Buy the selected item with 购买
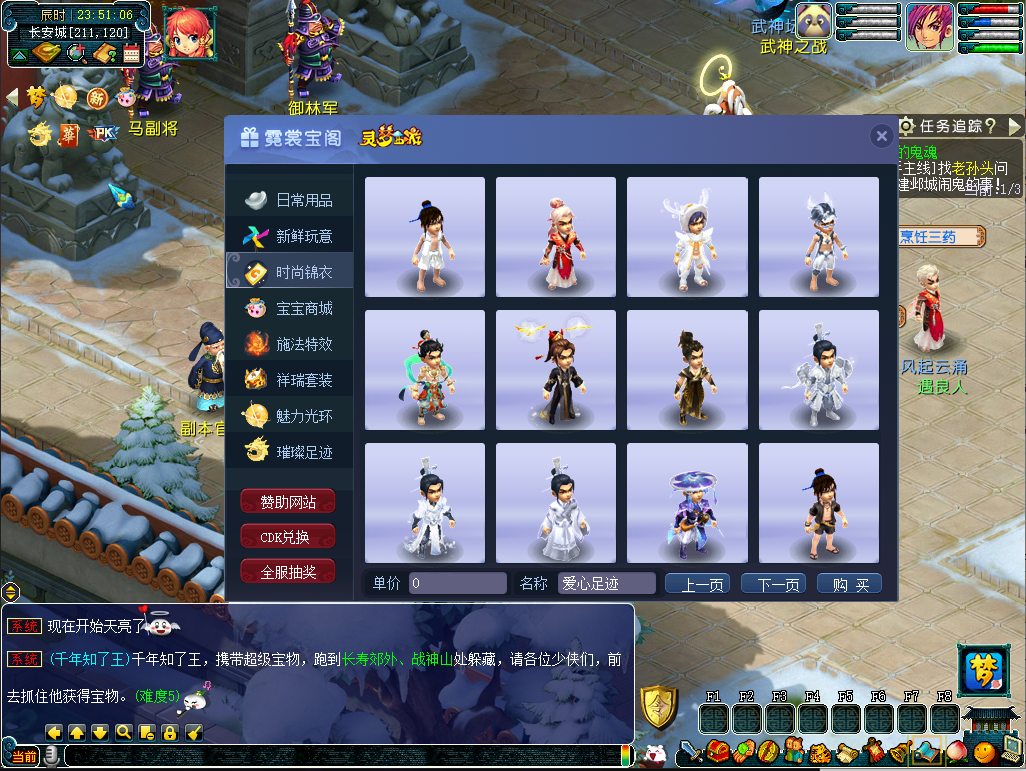 coord(849,584)
